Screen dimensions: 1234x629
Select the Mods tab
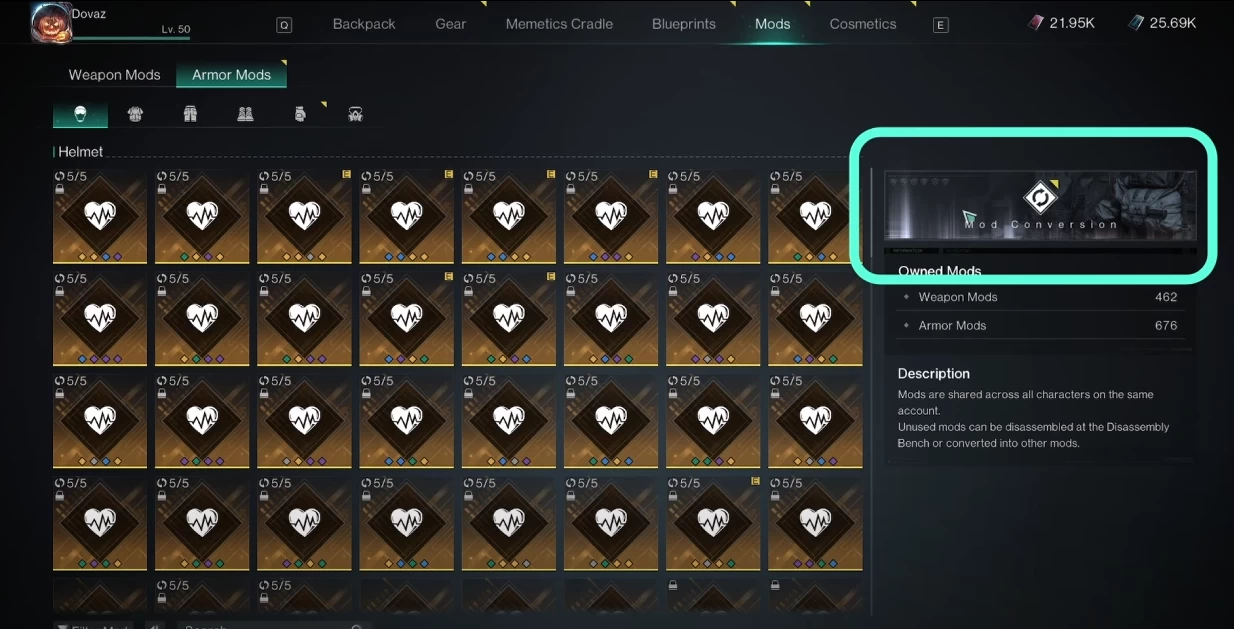point(772,24)
